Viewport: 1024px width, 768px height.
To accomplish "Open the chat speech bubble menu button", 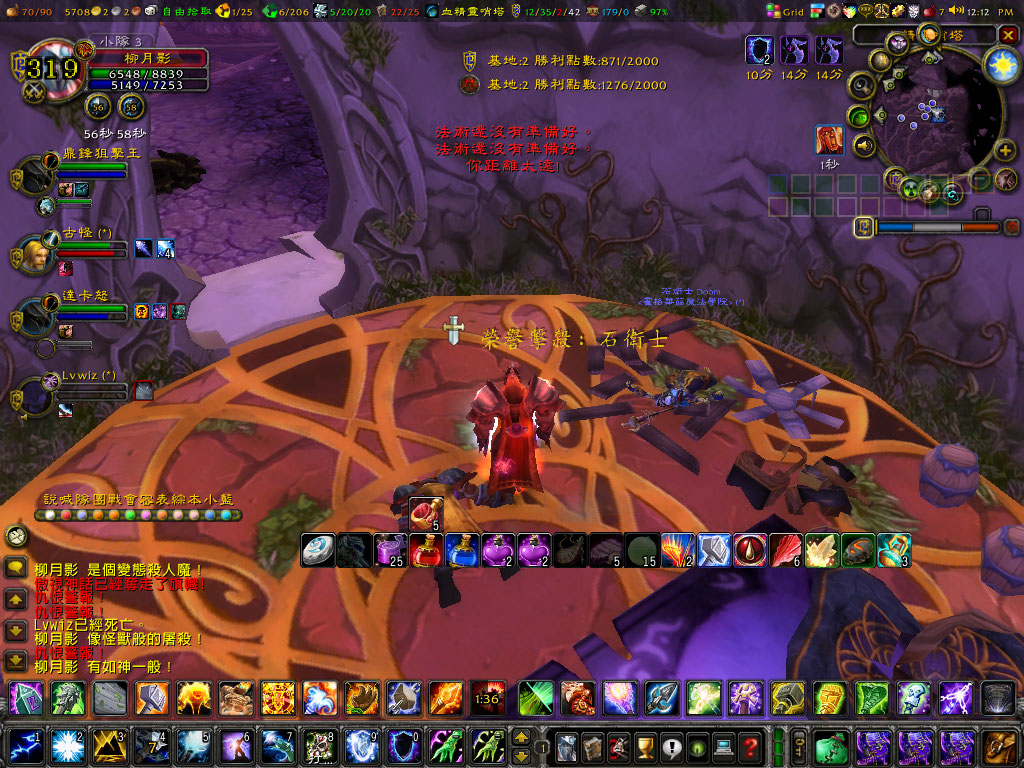I will coord(16,568).
